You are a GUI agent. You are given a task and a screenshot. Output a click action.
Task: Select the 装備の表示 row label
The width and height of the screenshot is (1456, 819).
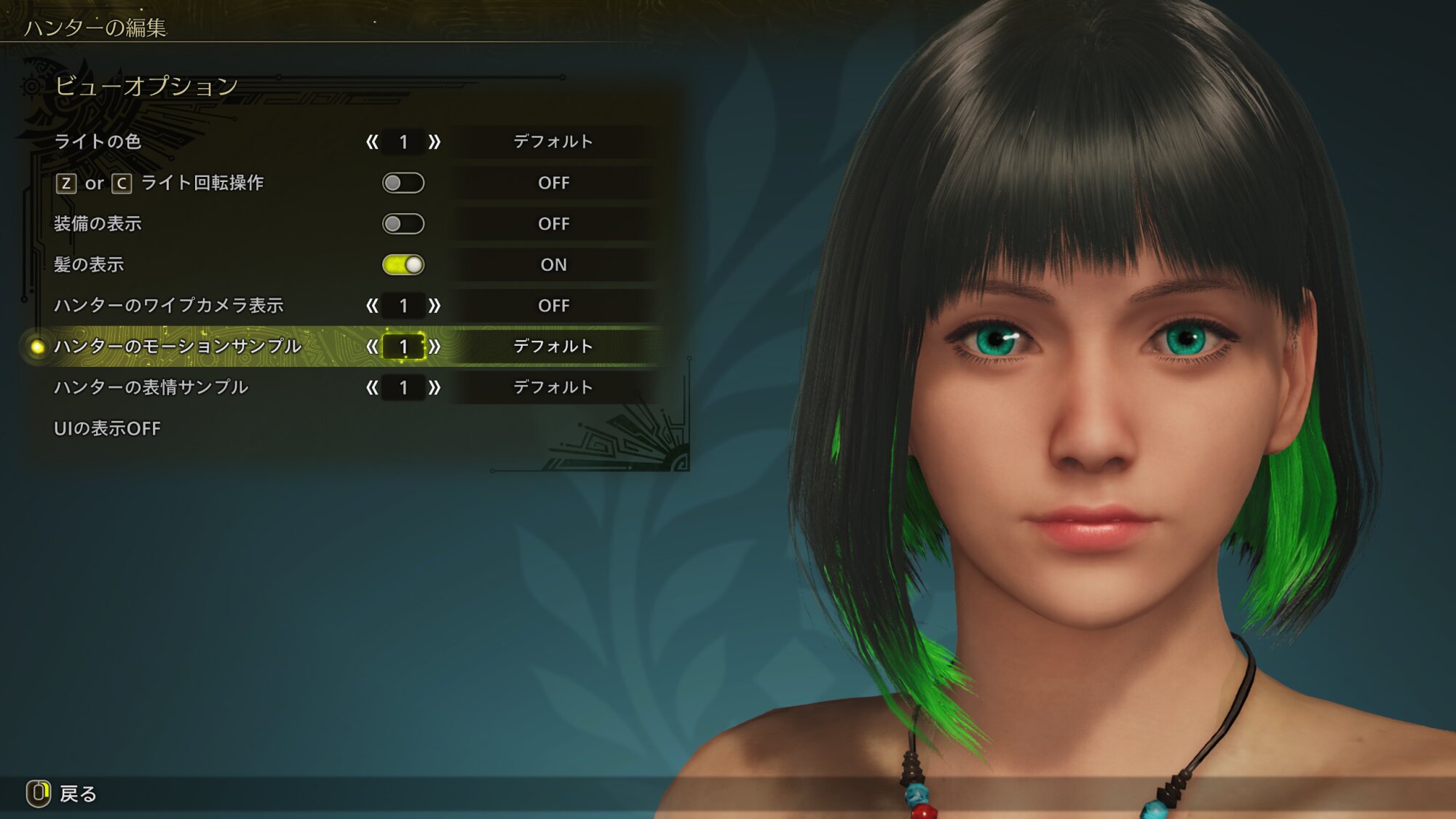point(98,223)
